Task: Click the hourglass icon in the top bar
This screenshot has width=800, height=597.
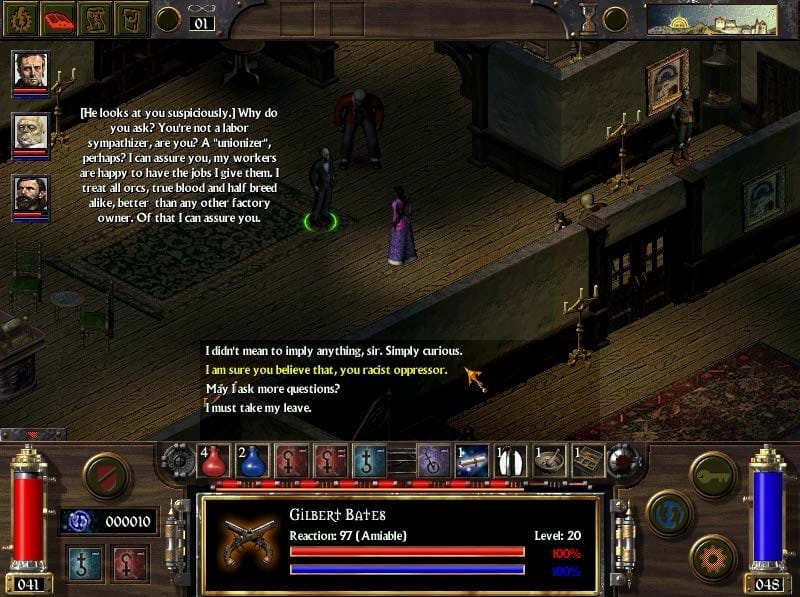Action: (x=589, y=17)
